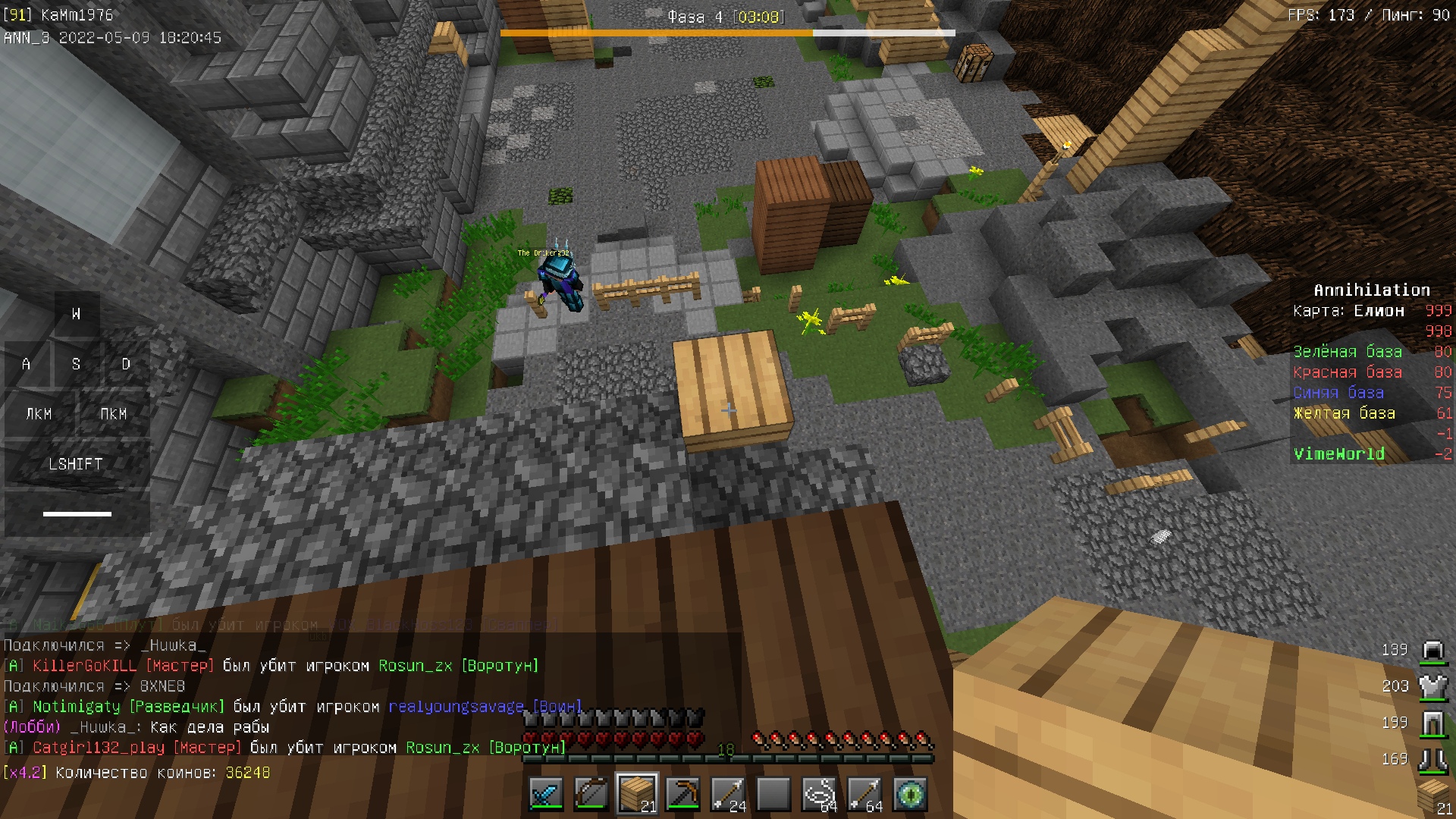The image size is (1456, 819).
Task: Switch to the pickaxe hotbar slot
Action: (x=682, y=795)
